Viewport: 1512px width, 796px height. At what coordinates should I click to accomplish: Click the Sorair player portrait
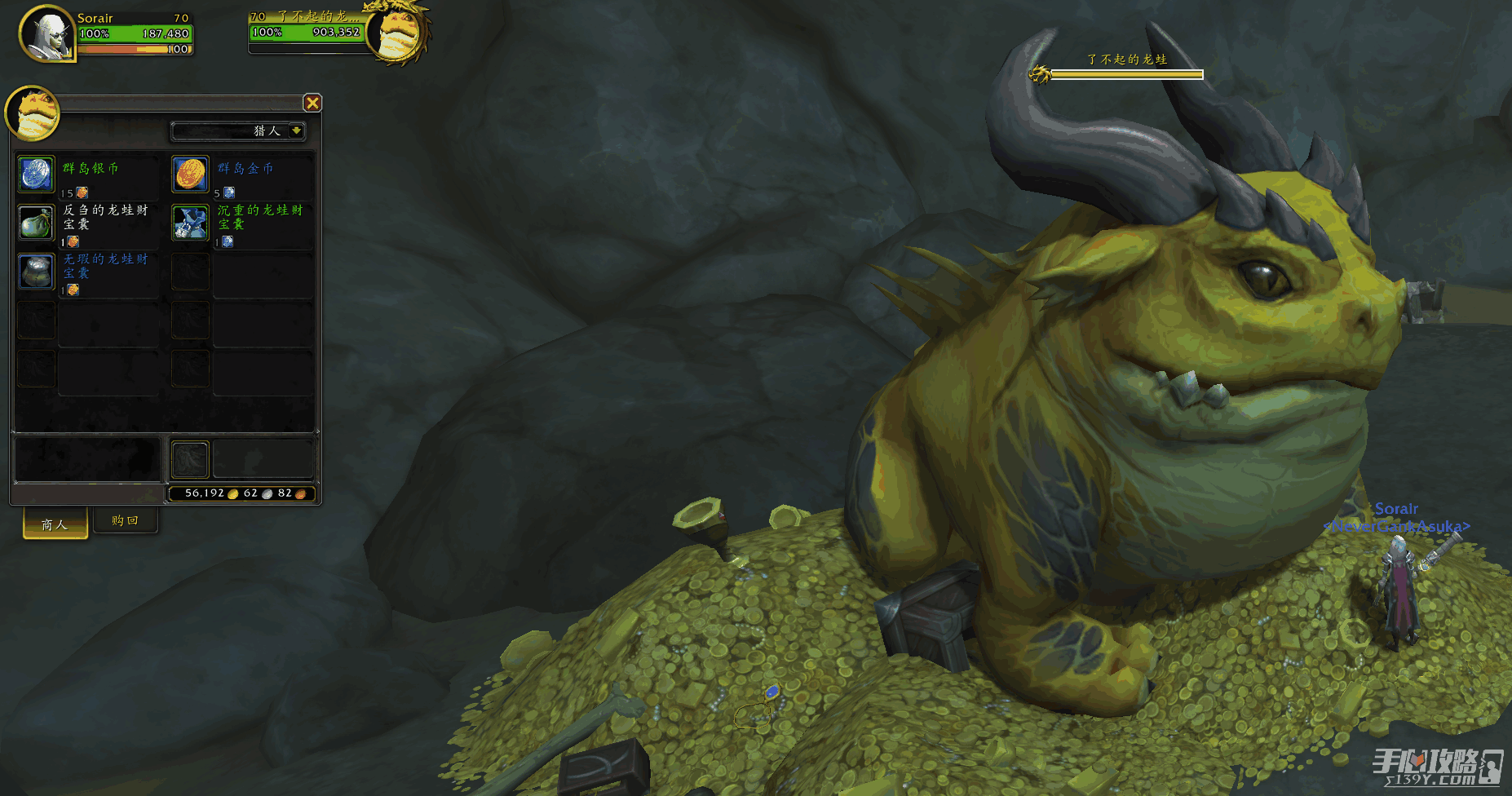tap(46, 33)
